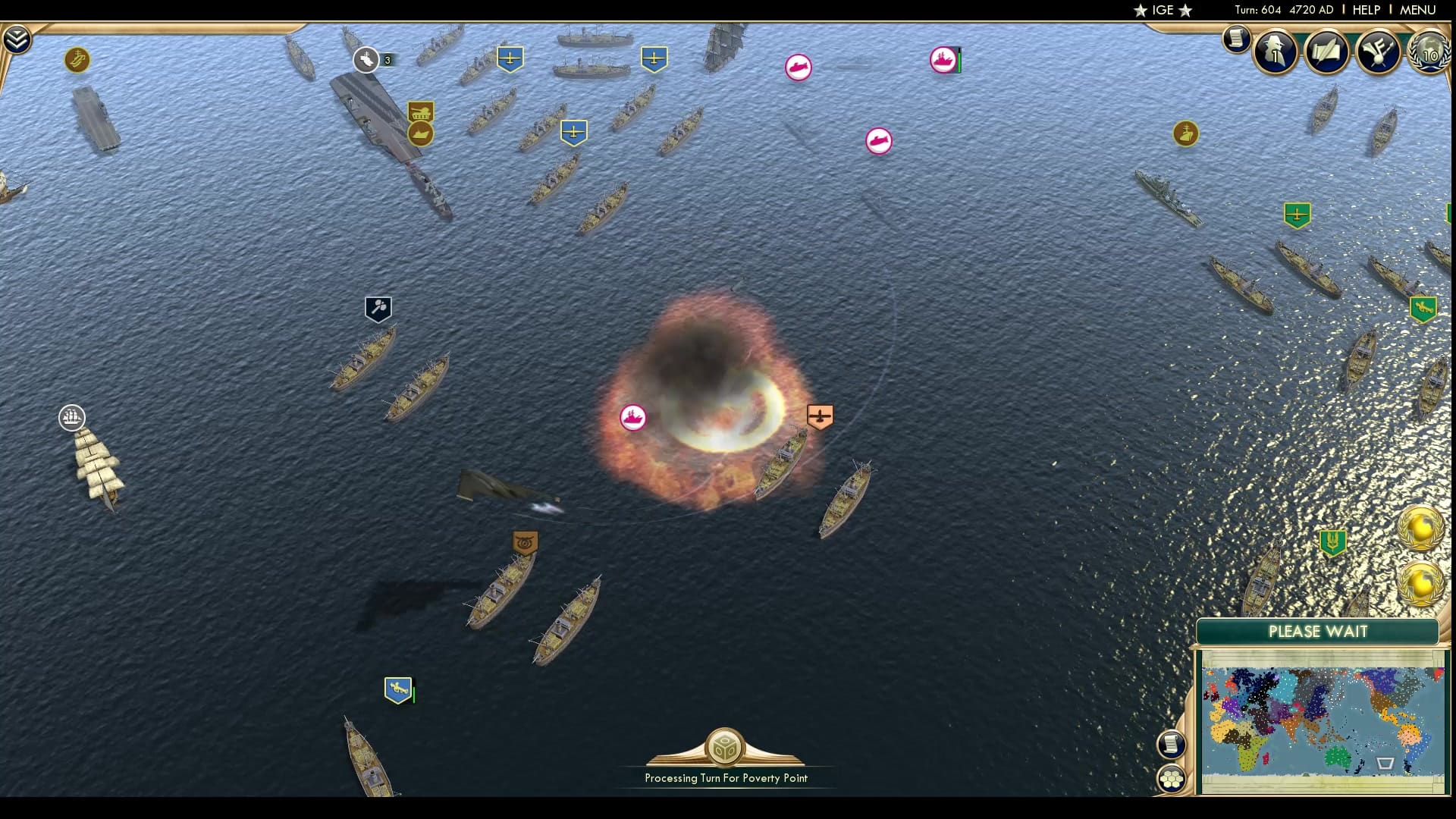Viewport: 1456px width, 819px height.
Task: Toggle Strategic View with the hex grid icon
Action: 1172,777
